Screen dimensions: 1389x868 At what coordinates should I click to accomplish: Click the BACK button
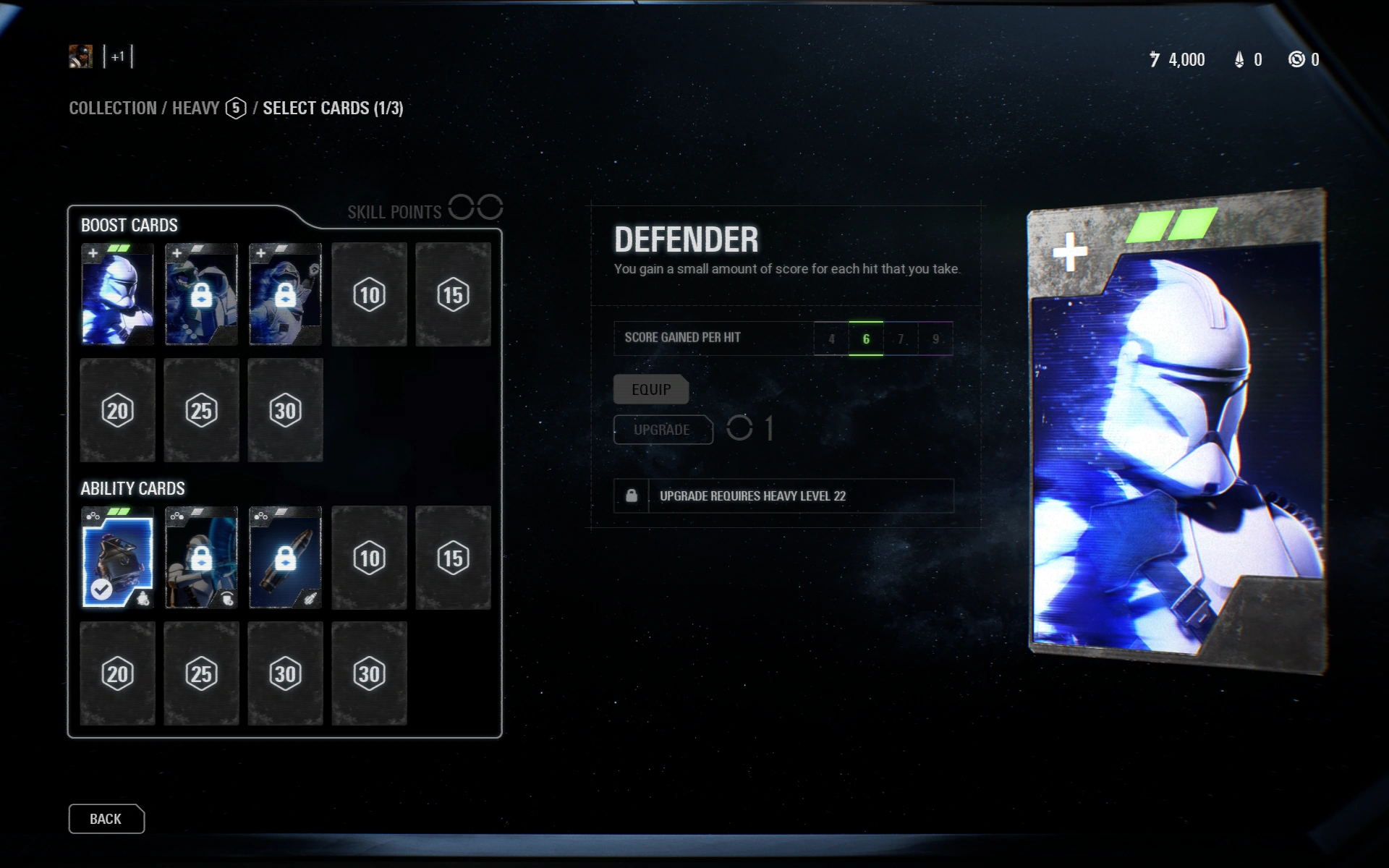tap(106, 819)
